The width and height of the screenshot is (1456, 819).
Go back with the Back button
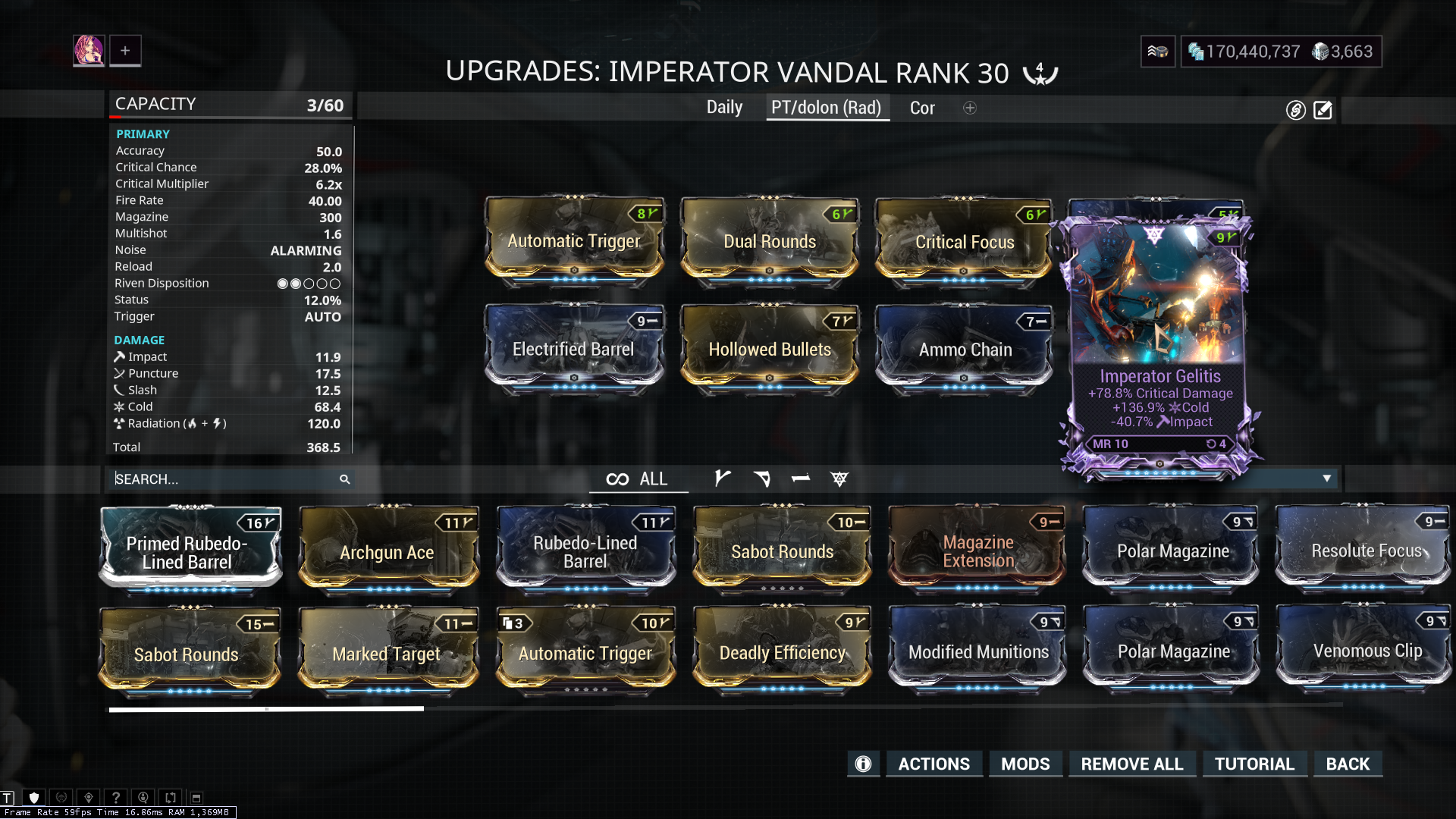1348,764
